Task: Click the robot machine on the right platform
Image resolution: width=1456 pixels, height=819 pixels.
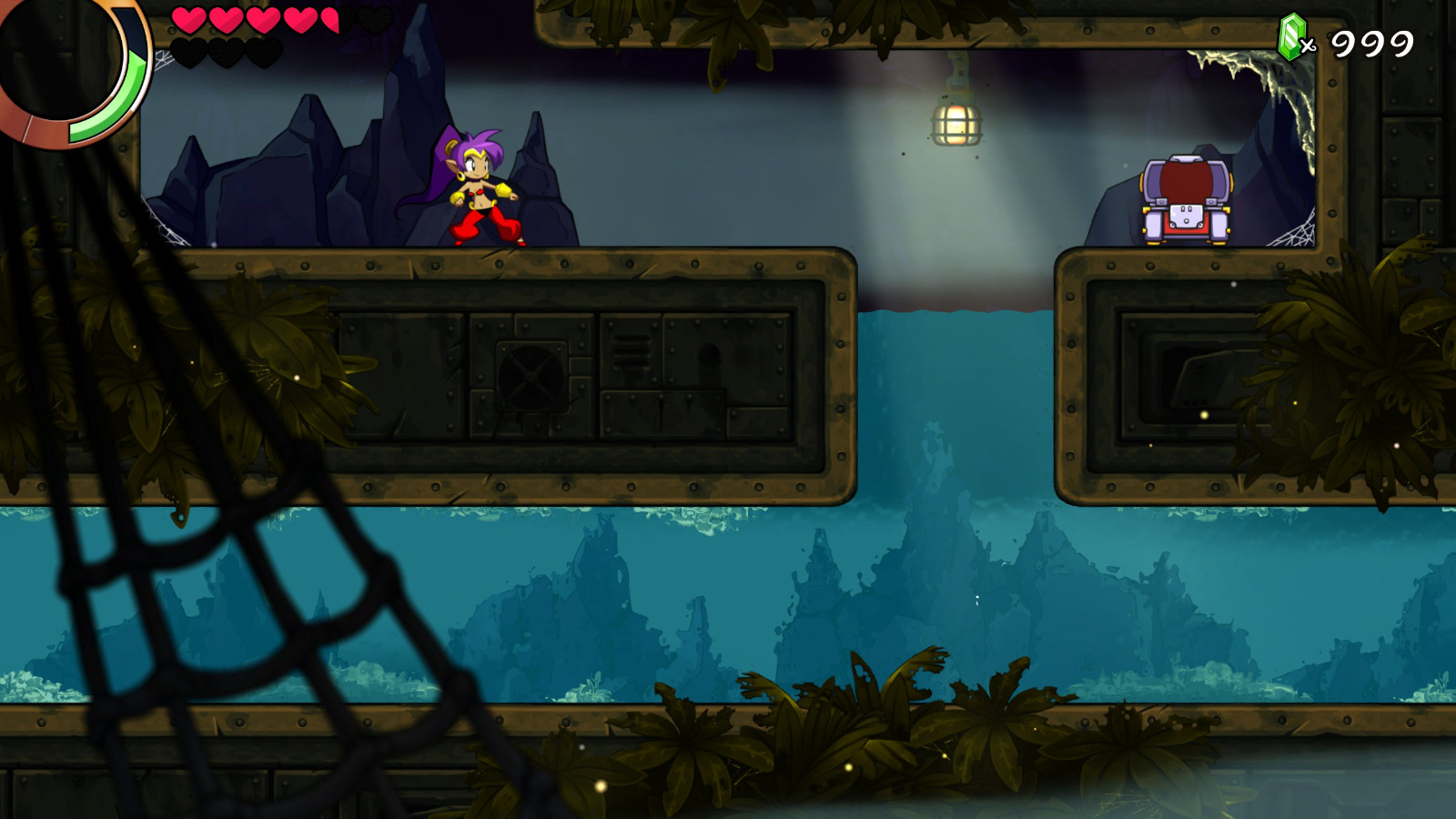Action: coord(1184,196)
